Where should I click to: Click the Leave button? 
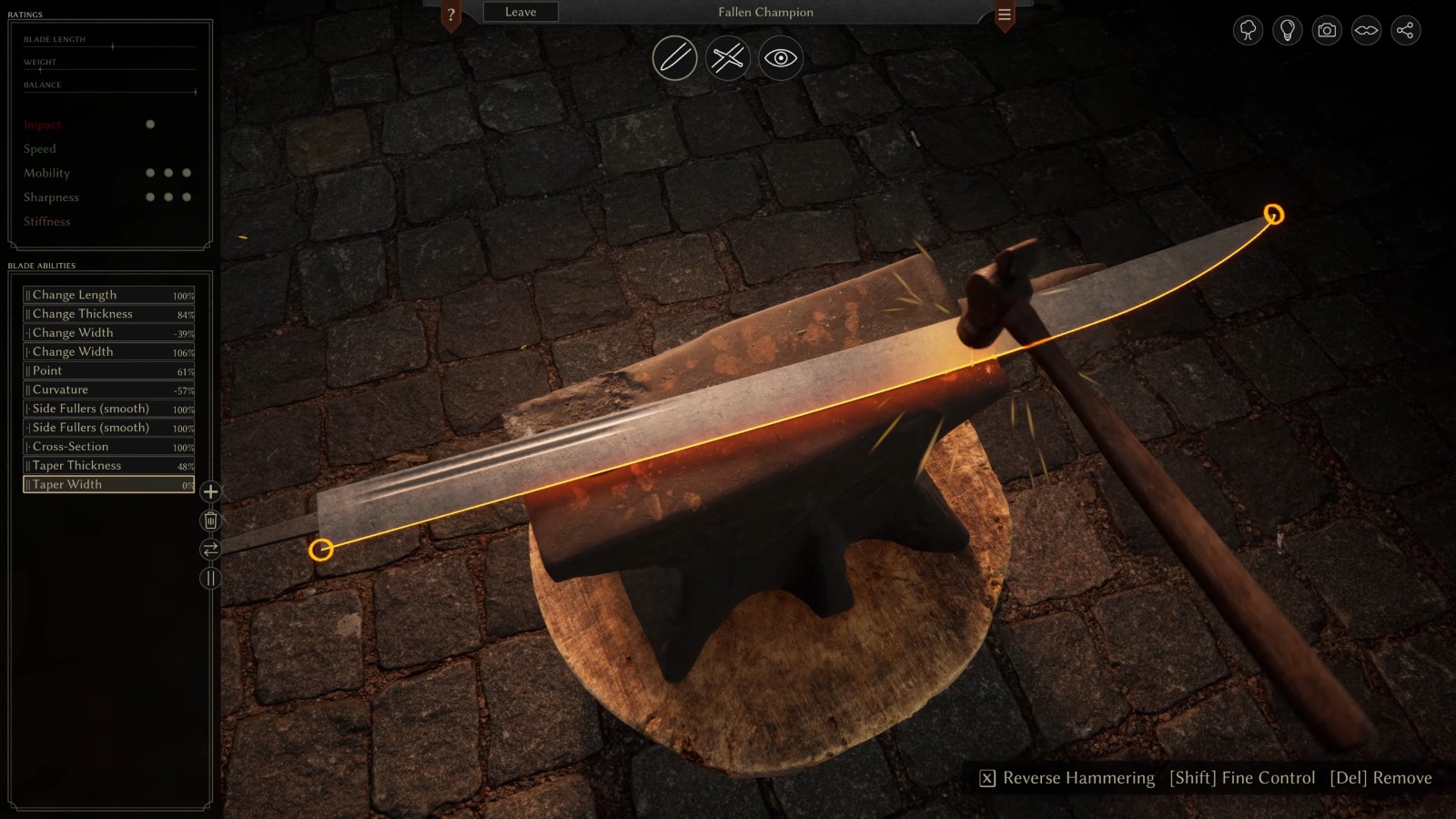click(521, 12)
